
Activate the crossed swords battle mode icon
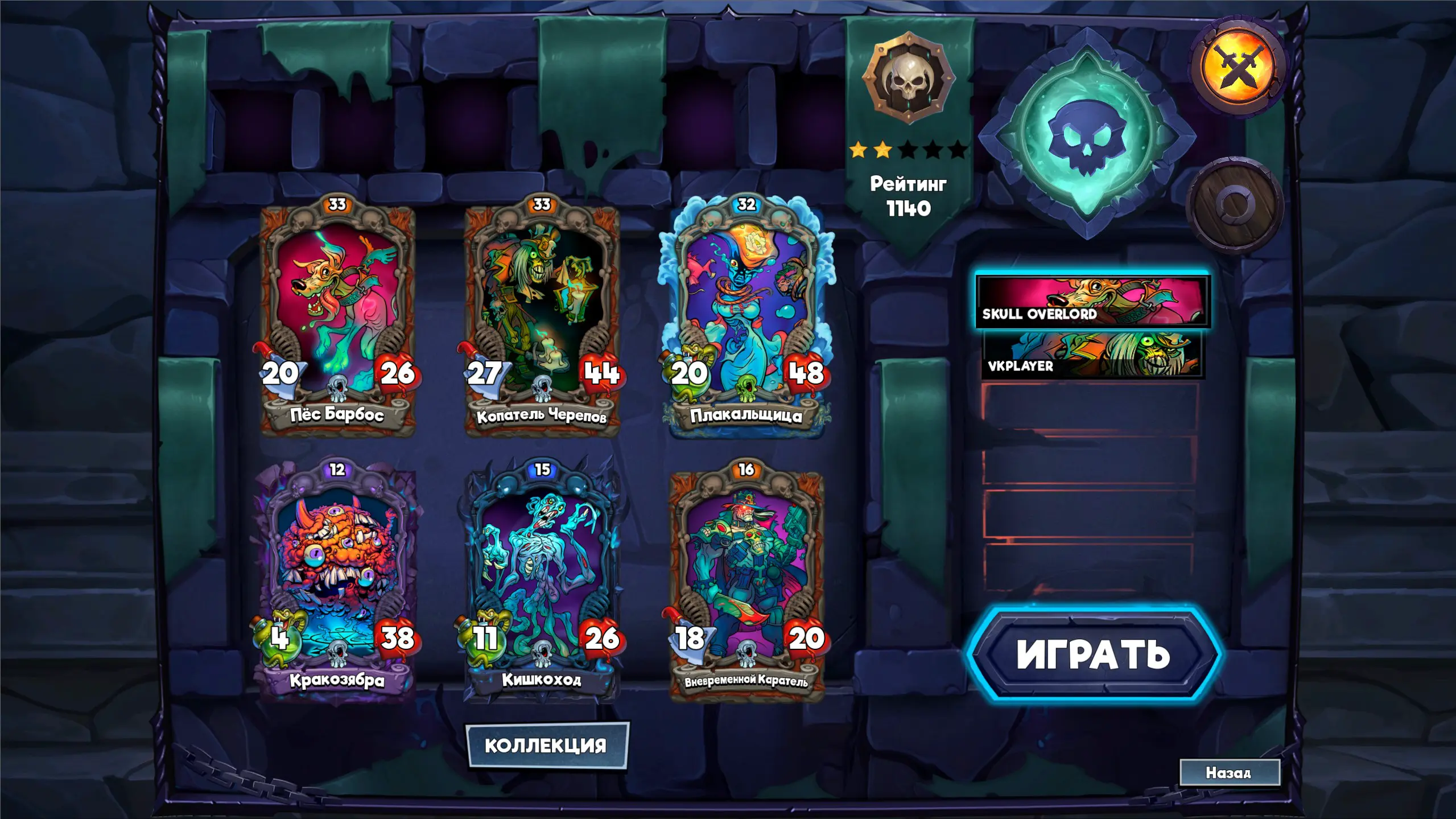pyautogui.click(x=1238, y=67)
